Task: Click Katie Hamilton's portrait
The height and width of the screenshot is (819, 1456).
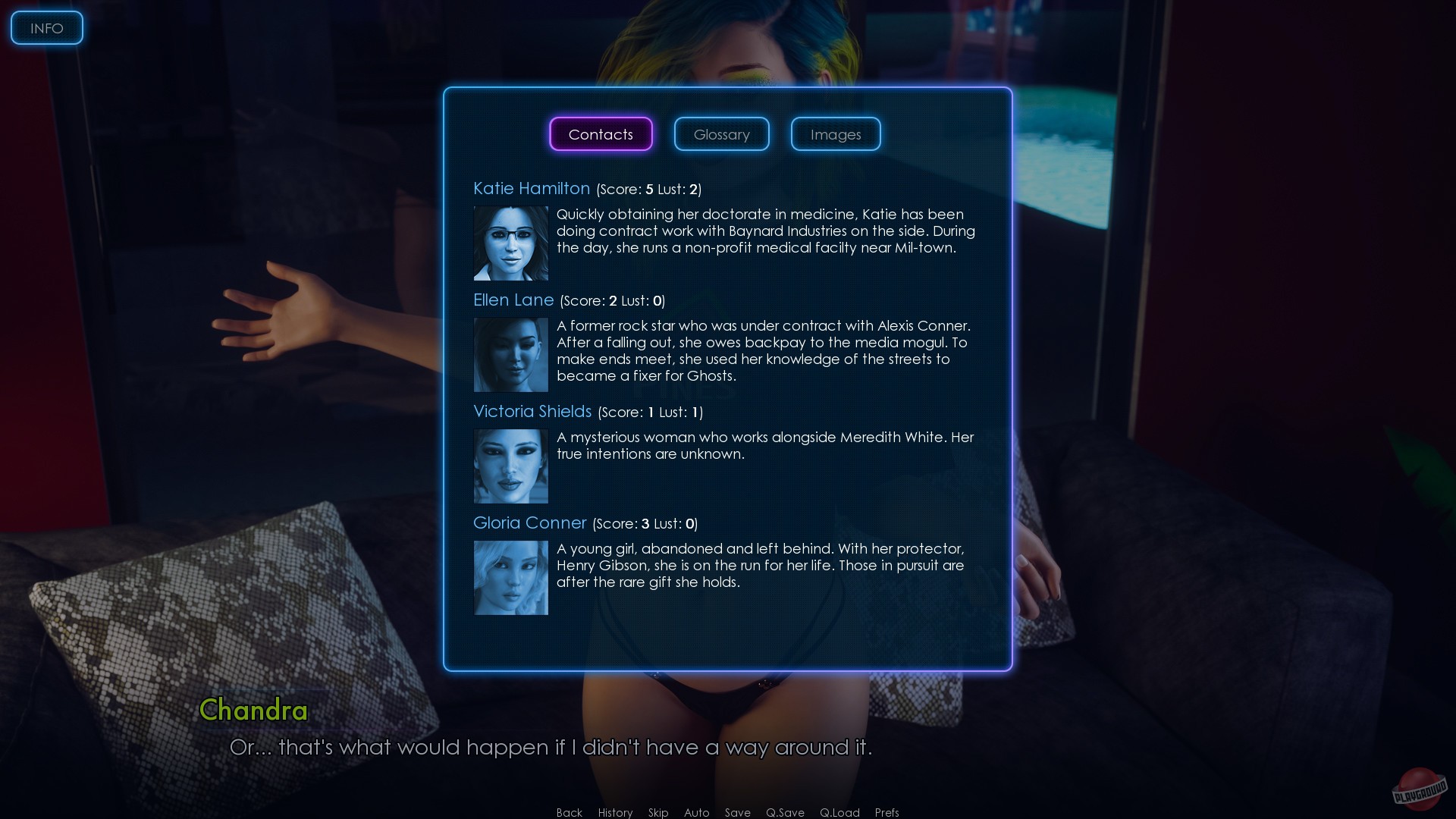Action: tap(510, 243)
